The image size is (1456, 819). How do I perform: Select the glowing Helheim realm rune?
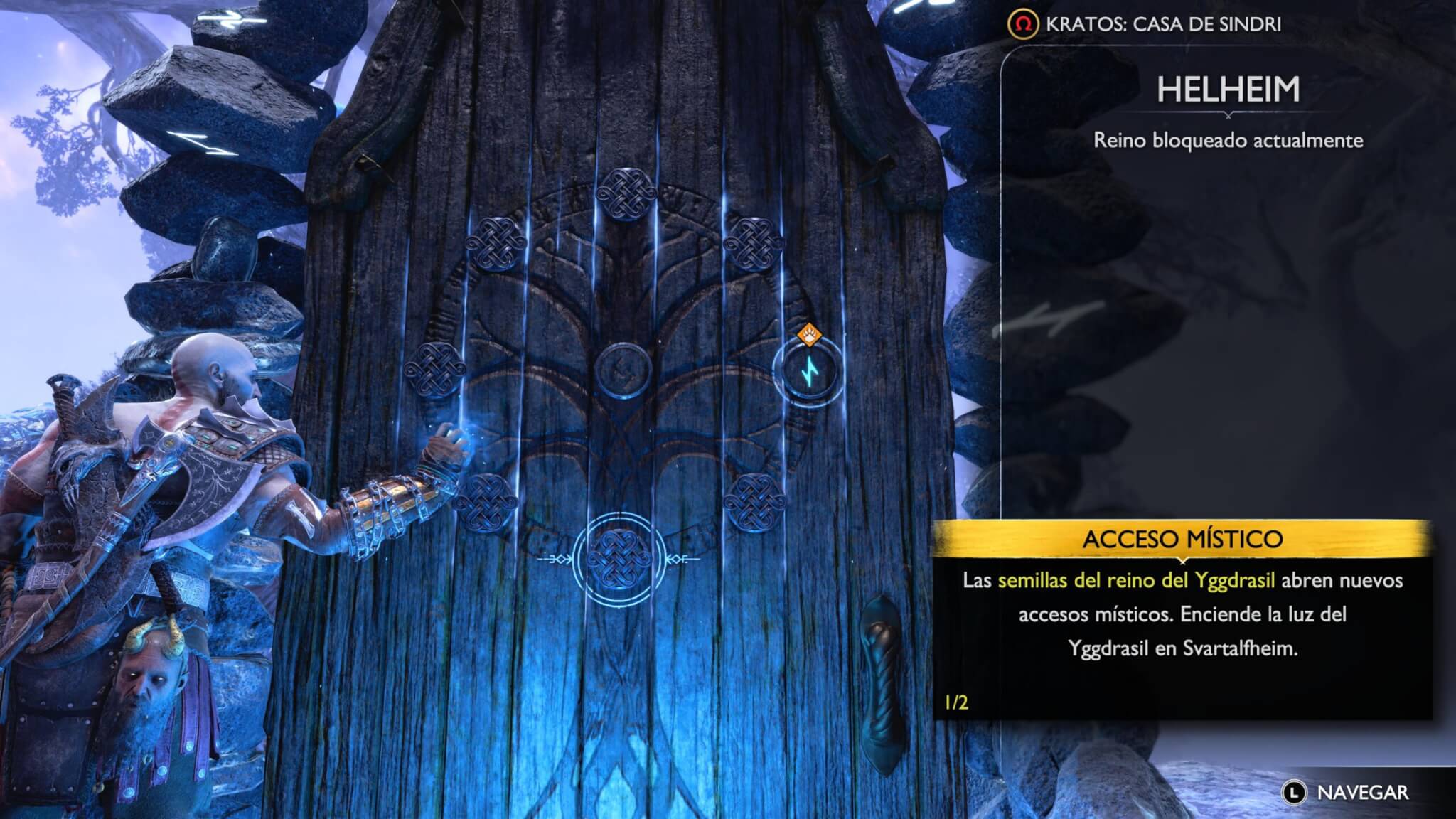click(808, 370)
